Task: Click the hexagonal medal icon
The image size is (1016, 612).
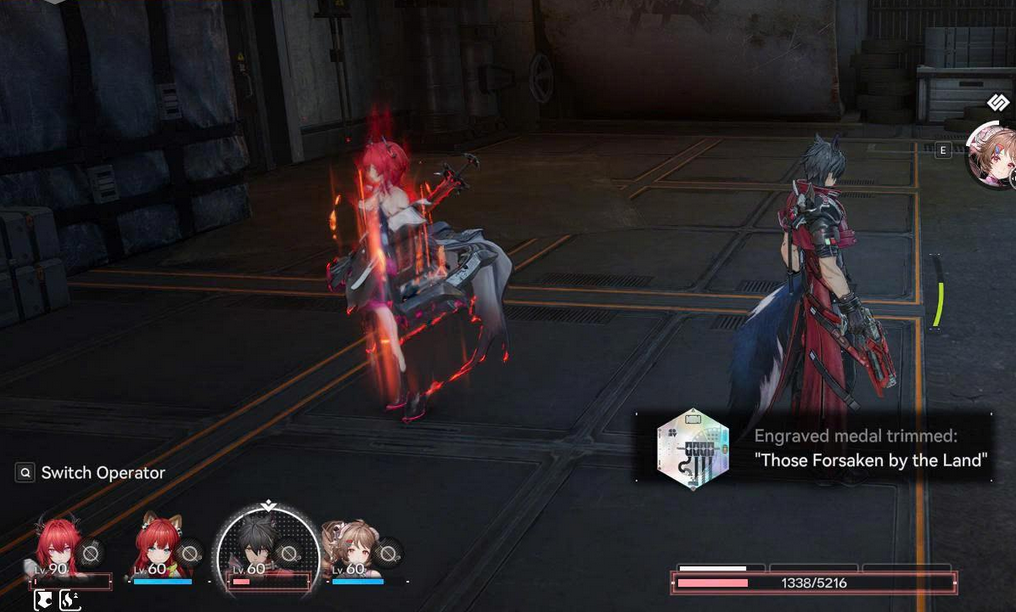Action: [x=692, y=449]
